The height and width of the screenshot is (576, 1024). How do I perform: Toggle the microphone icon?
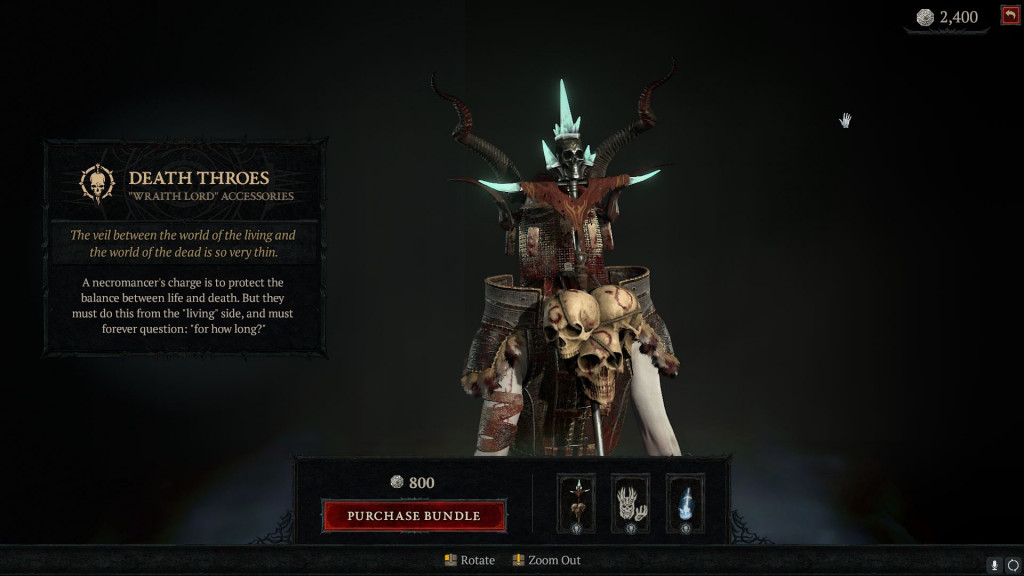[995, 565]
